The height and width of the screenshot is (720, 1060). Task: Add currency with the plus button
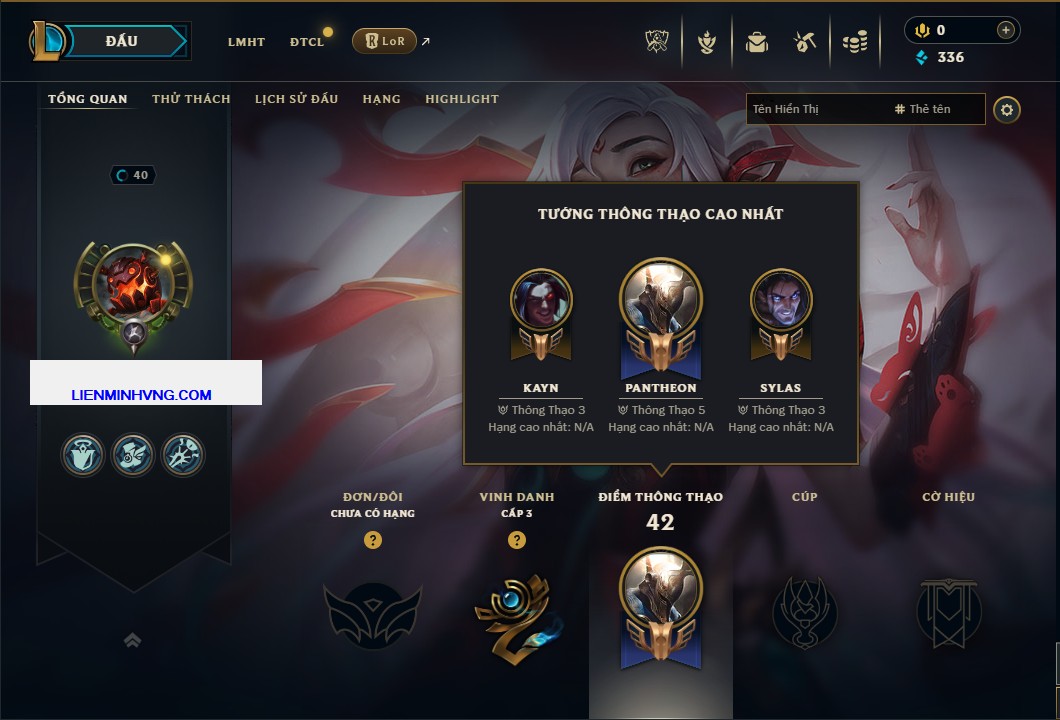point(1005,30)
